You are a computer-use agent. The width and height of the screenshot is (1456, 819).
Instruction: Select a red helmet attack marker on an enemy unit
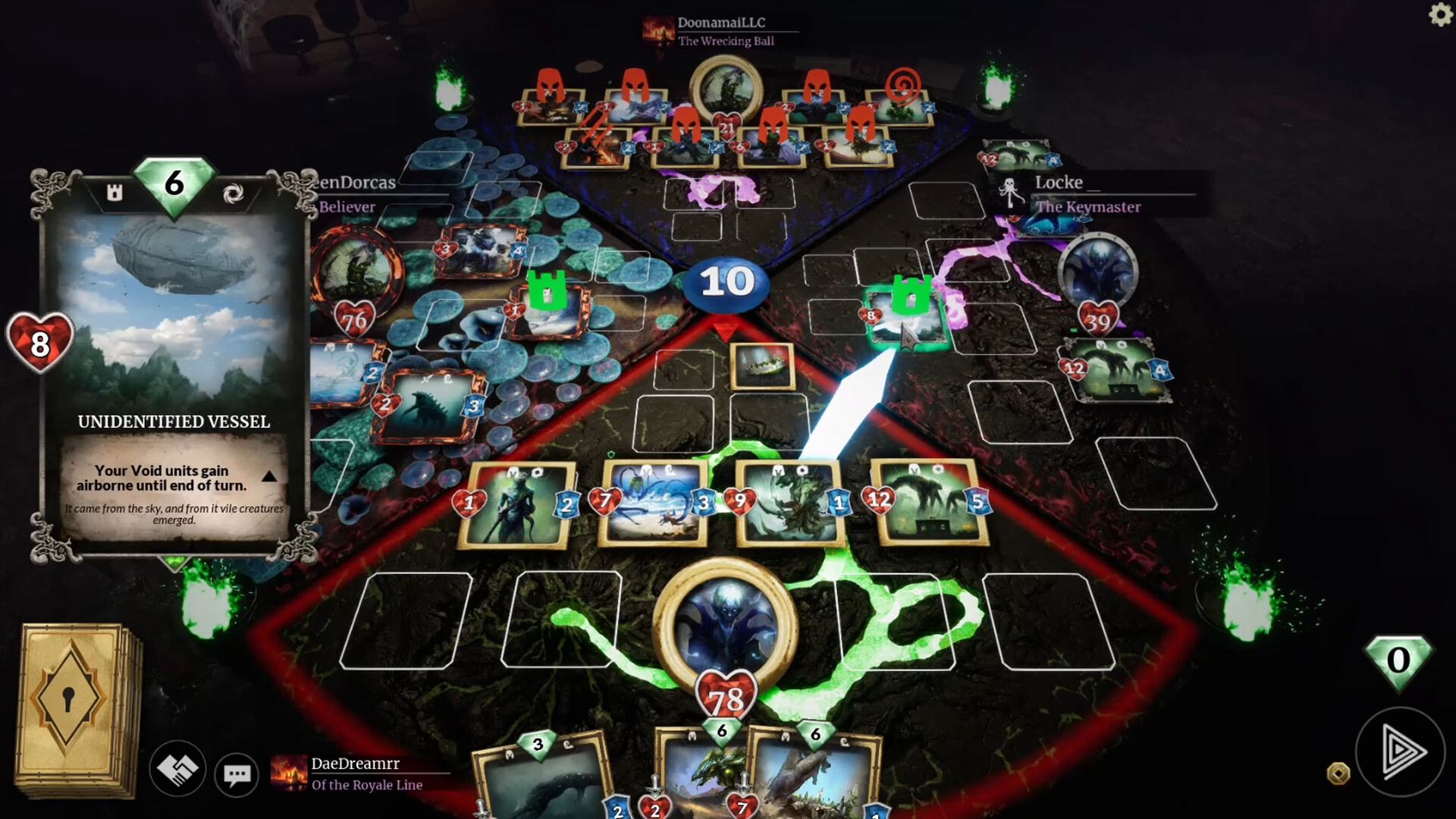[551, 85]
